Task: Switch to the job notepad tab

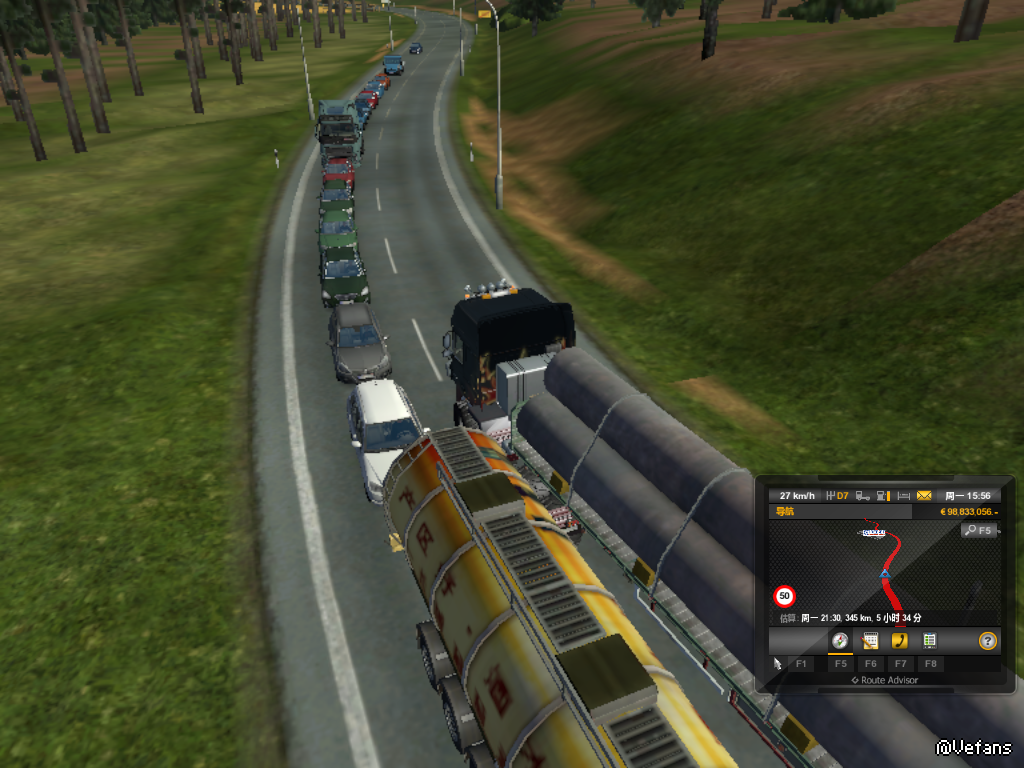Action: coord(870,641)
